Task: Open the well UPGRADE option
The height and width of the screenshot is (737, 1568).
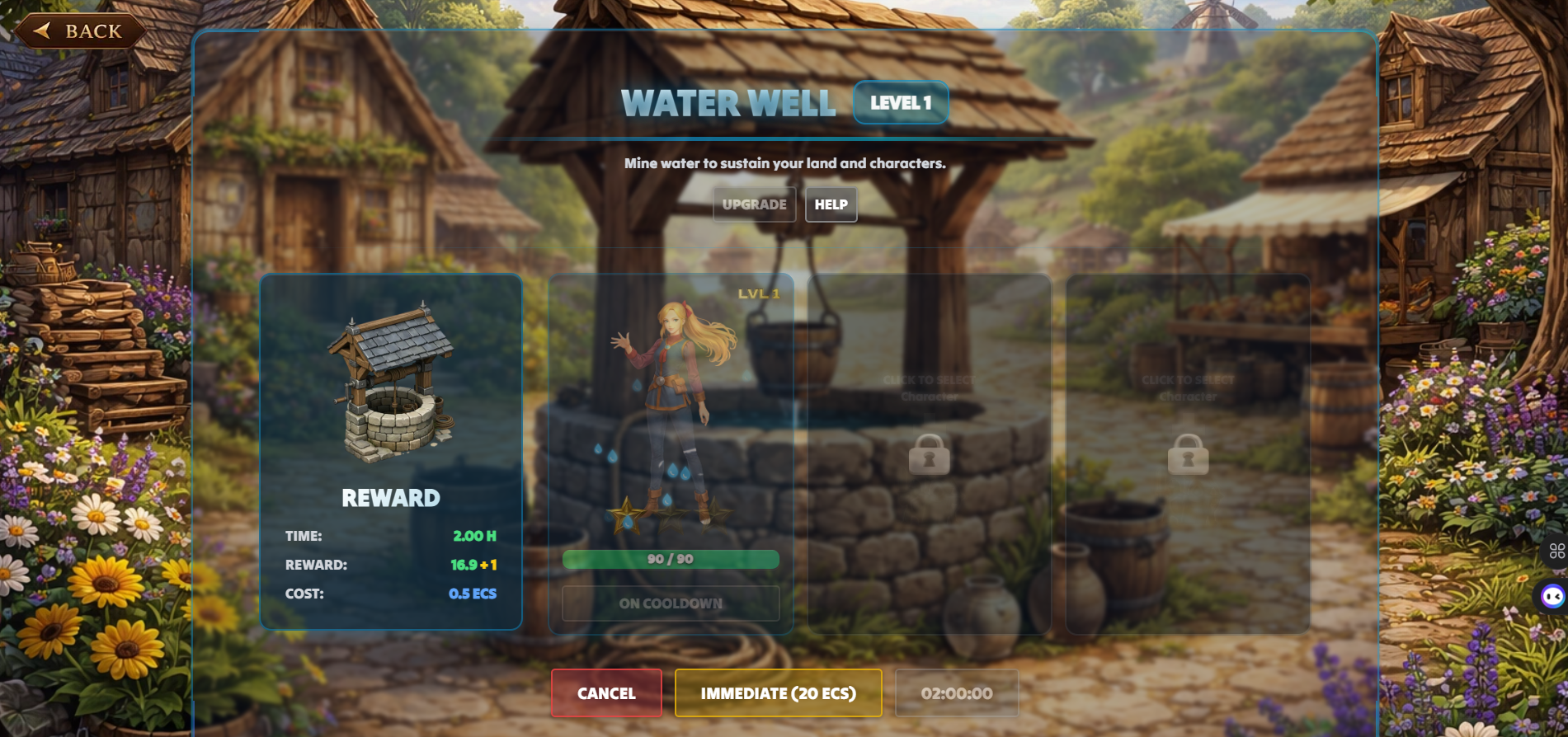Action: coord(754,204)
